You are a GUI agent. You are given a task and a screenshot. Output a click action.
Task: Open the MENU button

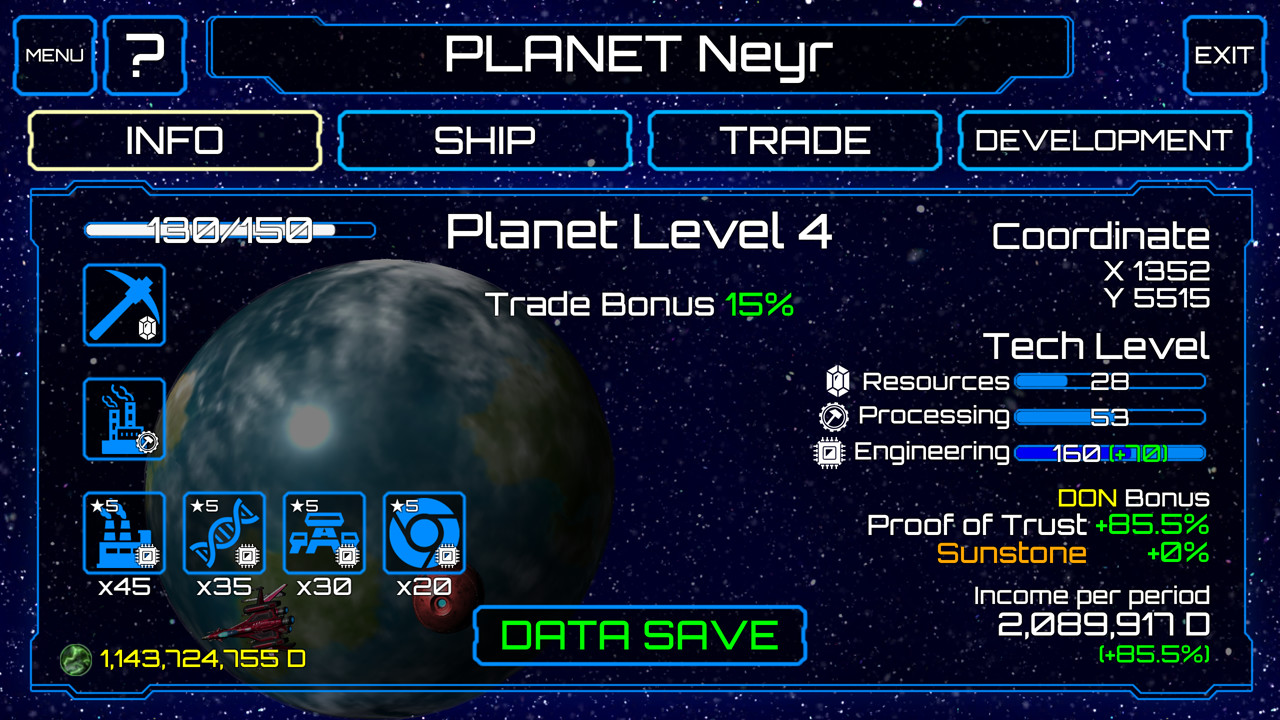coord(54,54)
